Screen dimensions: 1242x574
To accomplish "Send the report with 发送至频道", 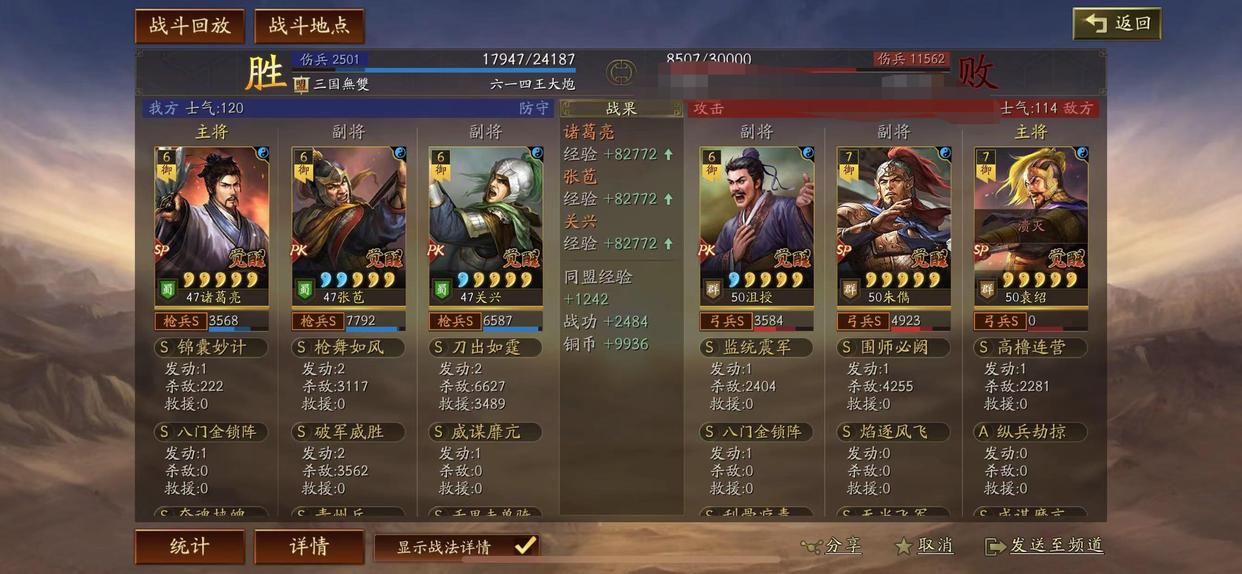I will pos(1045,546).
